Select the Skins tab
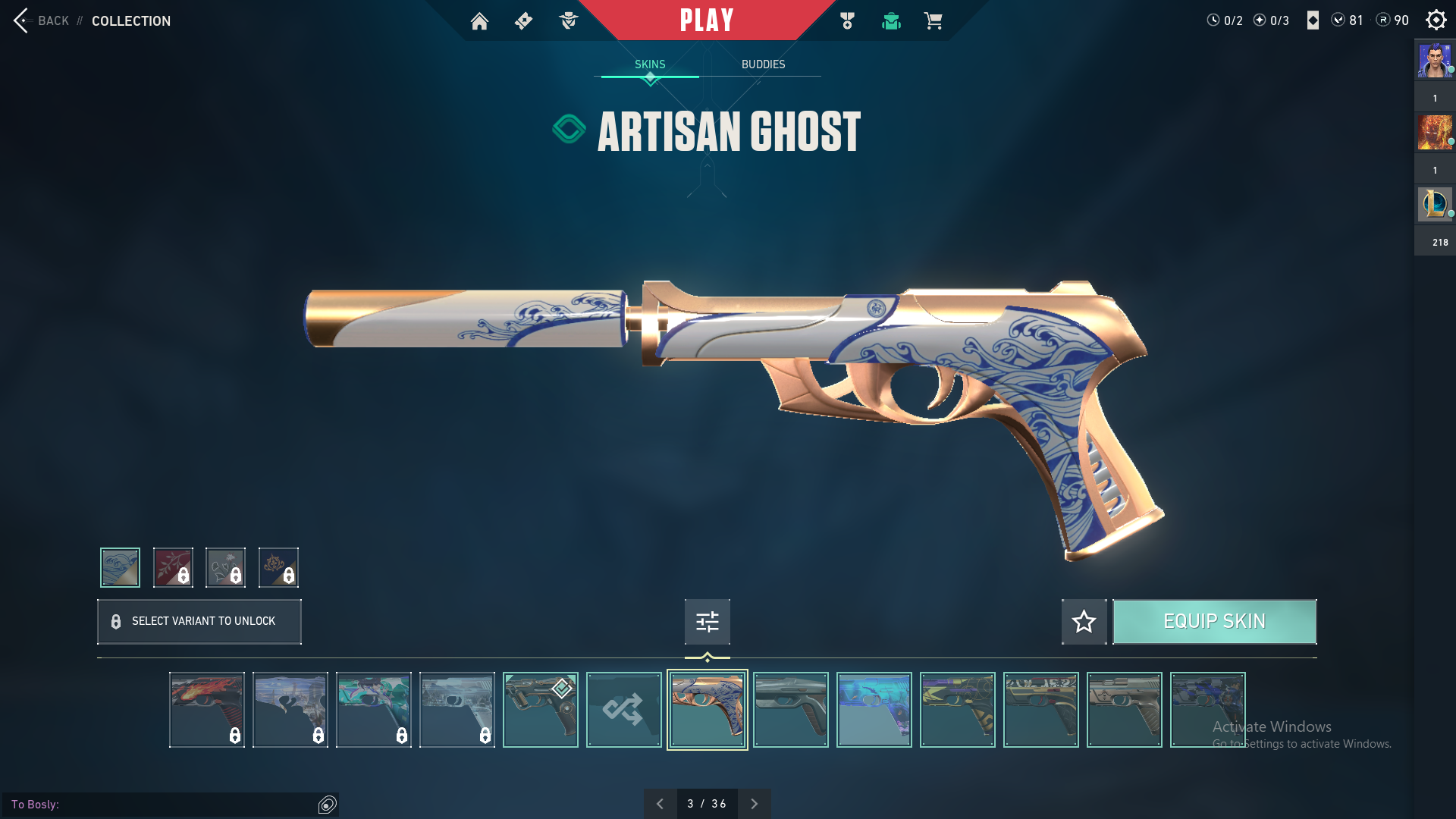This screenshot has height=819, width=1456. 650,64
